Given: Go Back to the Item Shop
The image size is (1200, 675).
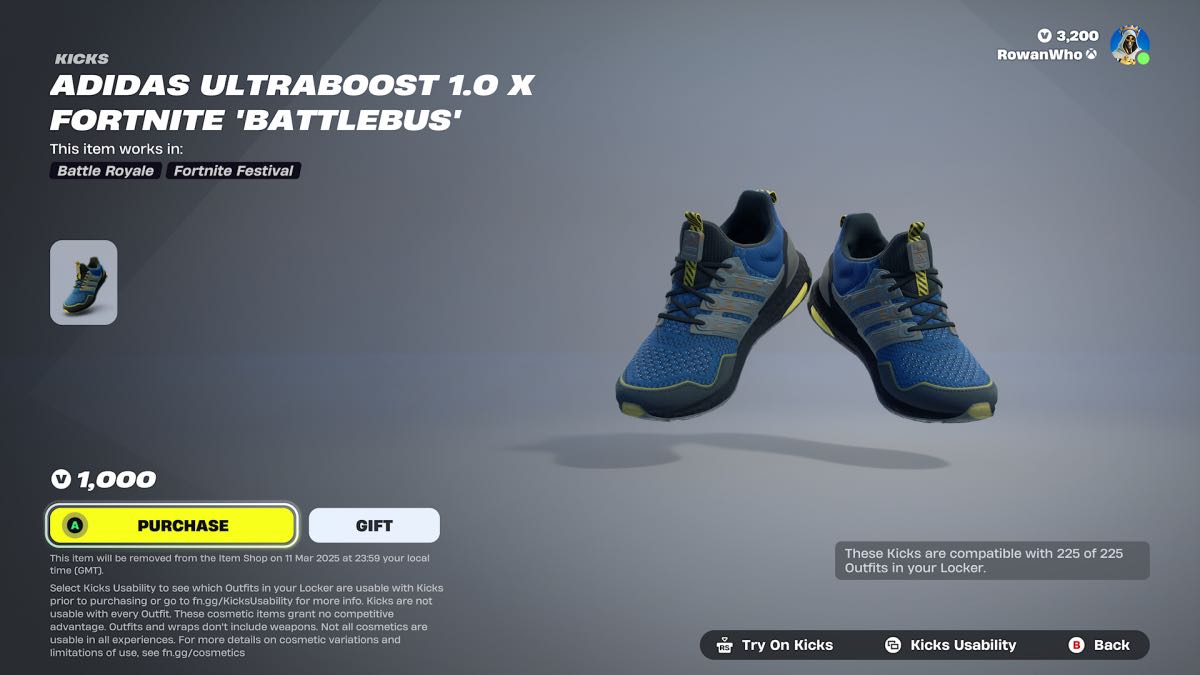Looking at the screenshot, I should tap(1099, 645).
